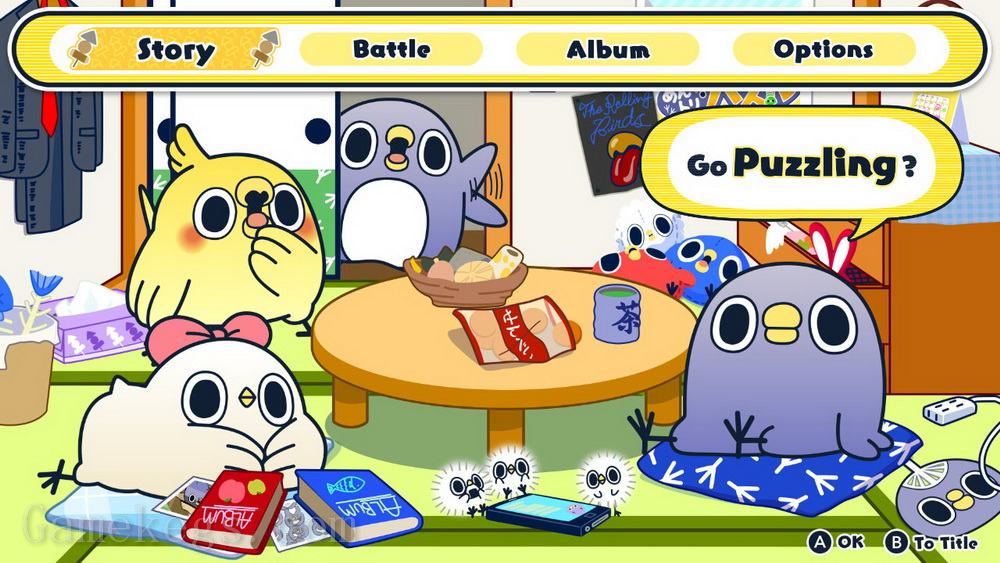The height and width of the screenshot is (563, 1000).
Task: Go to the Options menu
Action: 823,49
